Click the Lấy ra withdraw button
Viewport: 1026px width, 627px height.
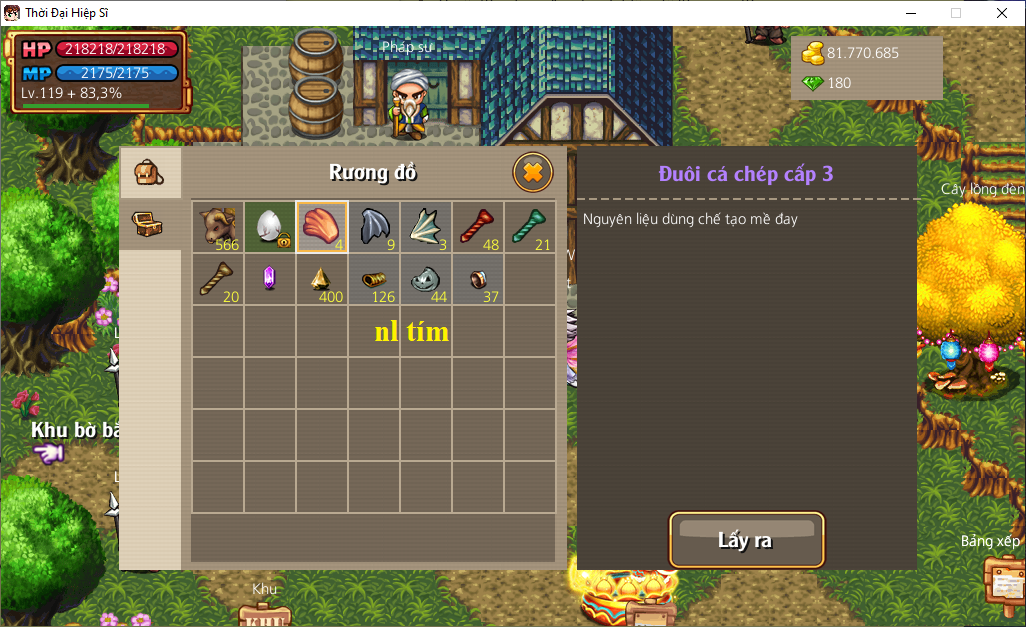[746, 540]
